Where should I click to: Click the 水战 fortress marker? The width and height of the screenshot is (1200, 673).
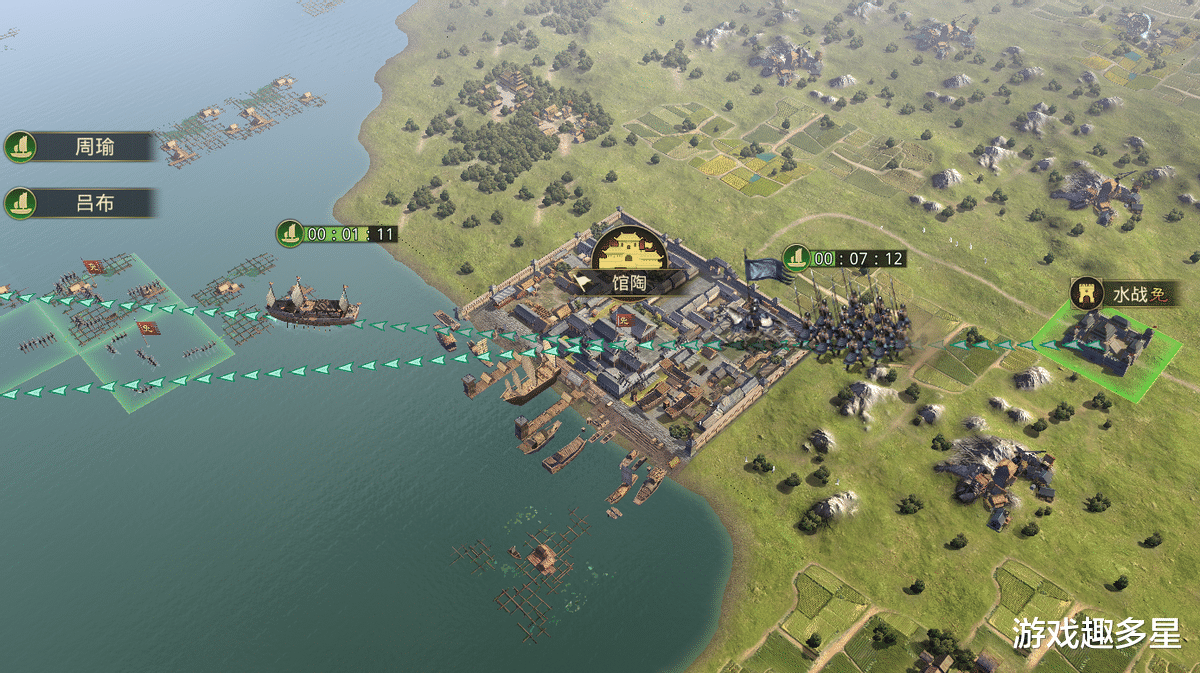coord(1124,294)
